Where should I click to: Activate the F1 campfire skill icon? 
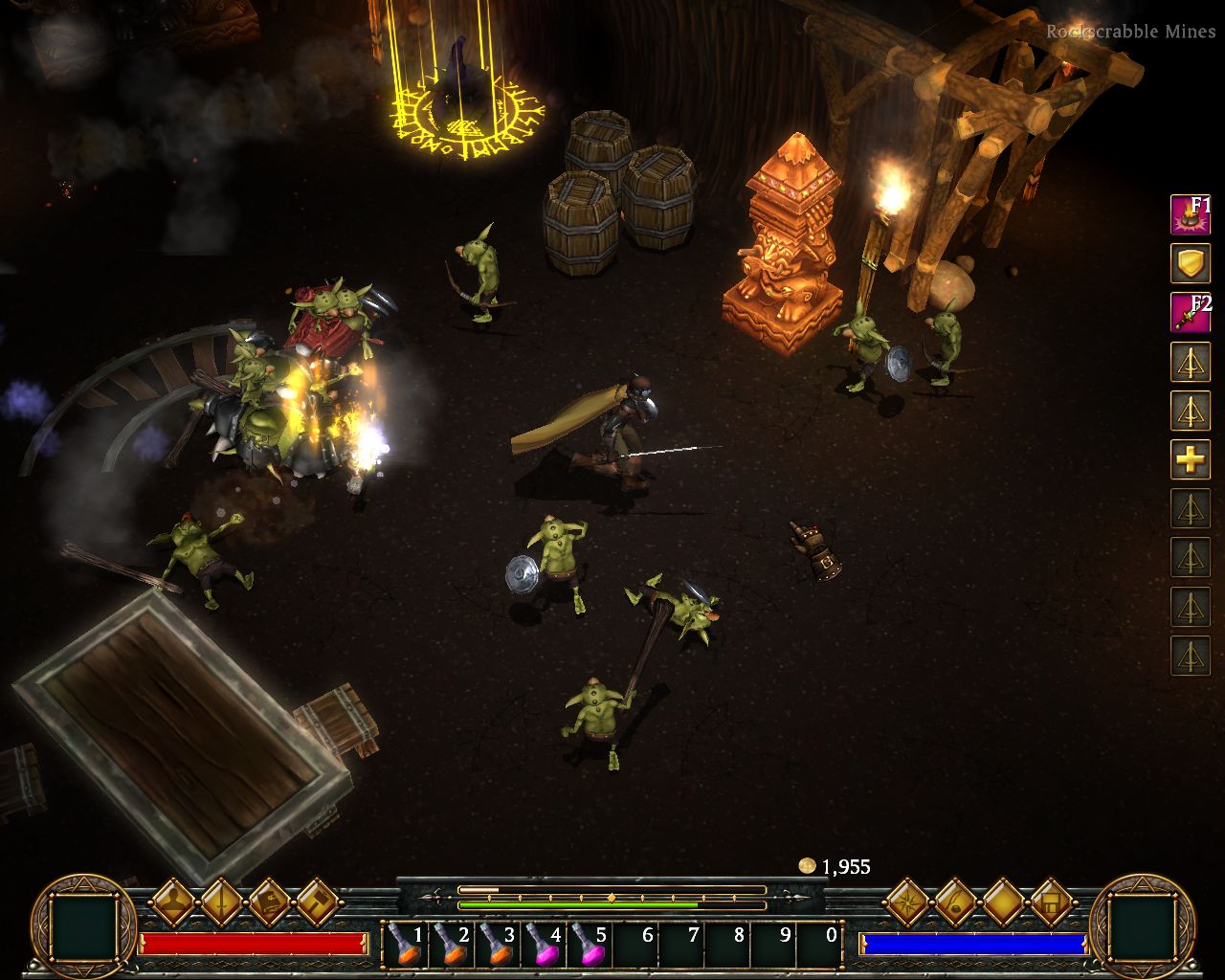(x=1191, y=214)
